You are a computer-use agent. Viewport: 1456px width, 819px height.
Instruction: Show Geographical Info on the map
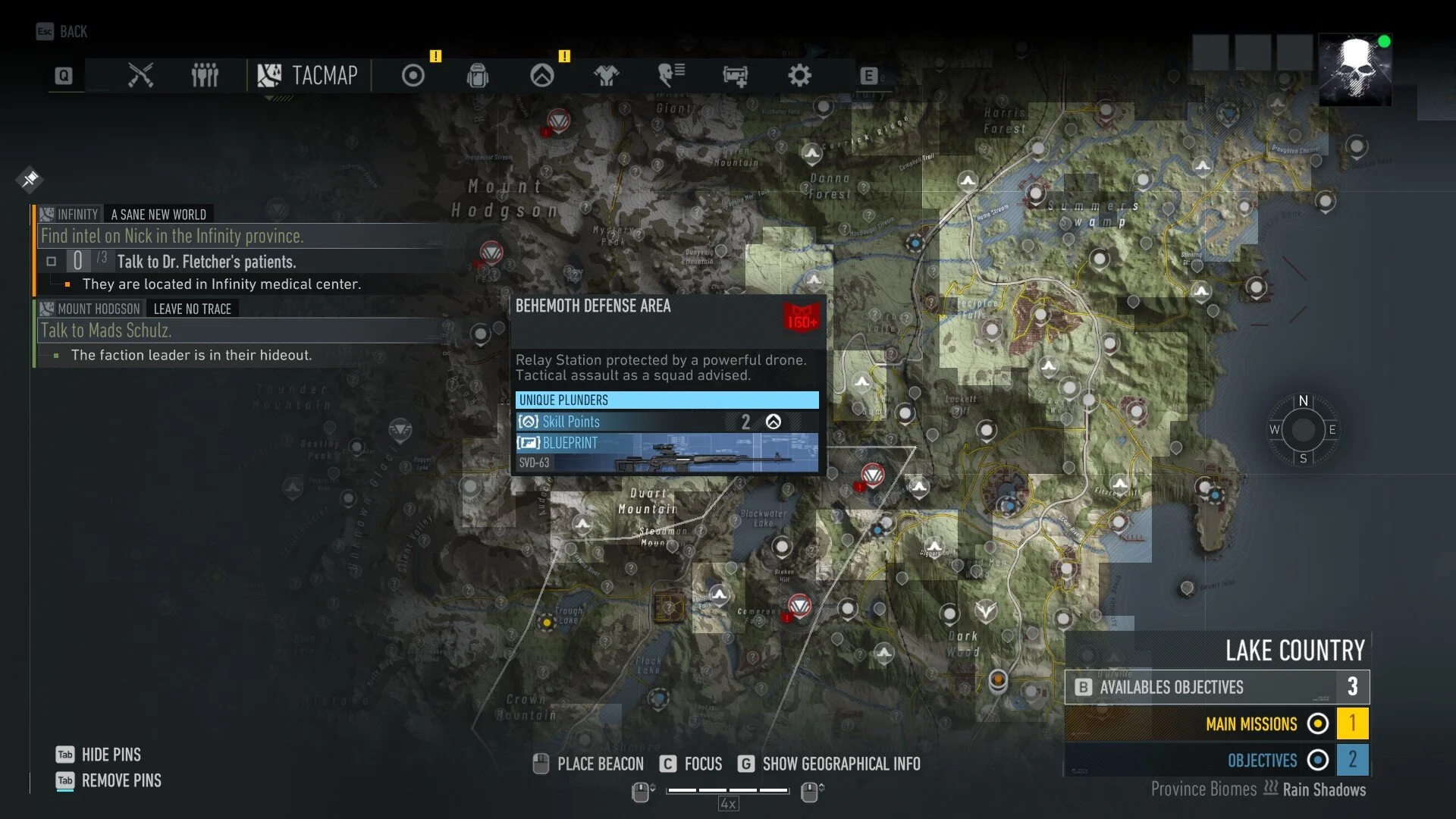(x=840, y=764)
